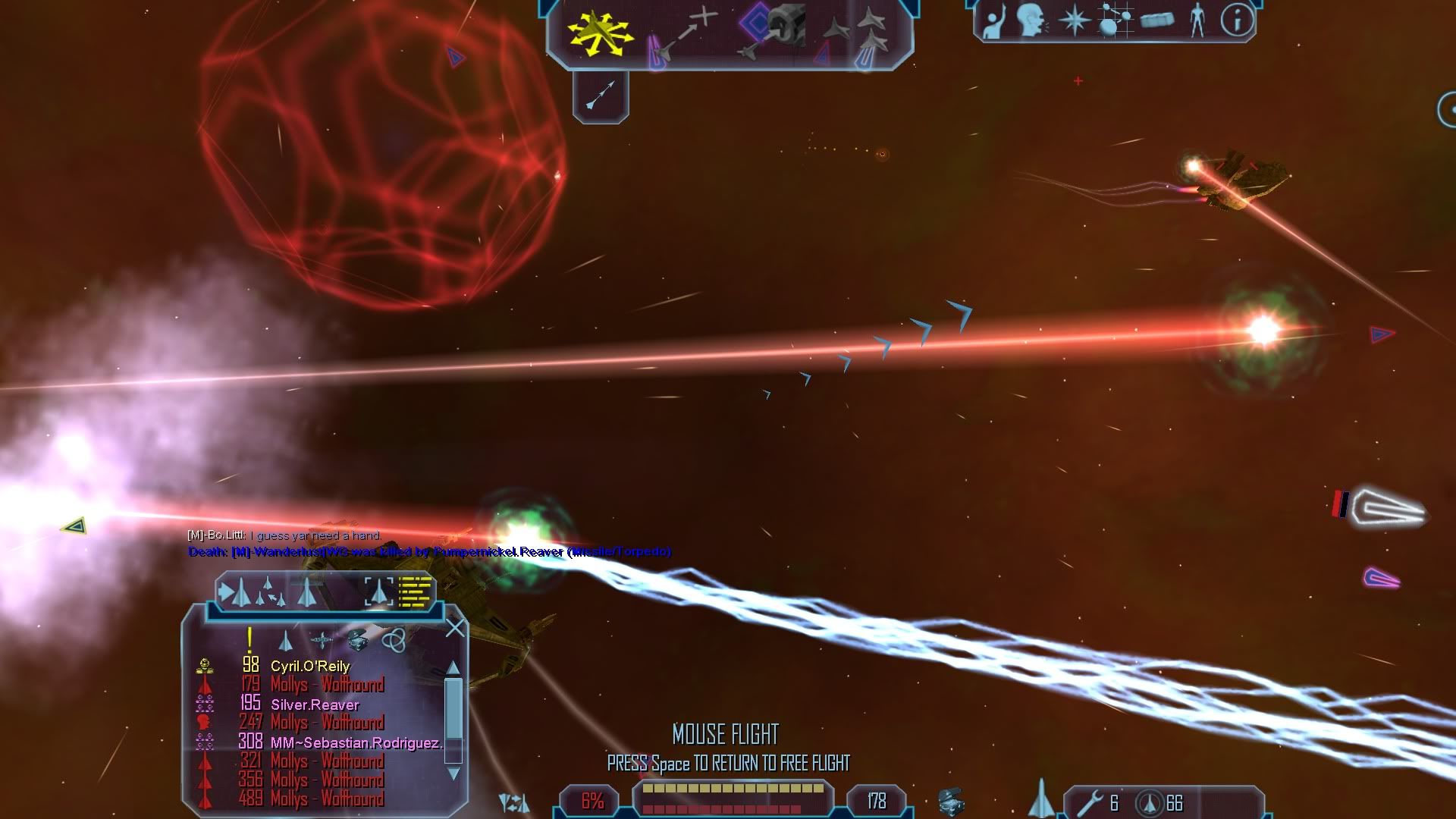
Task: Open chat via the talking head icon
Action: click(x=1031, y=20)
